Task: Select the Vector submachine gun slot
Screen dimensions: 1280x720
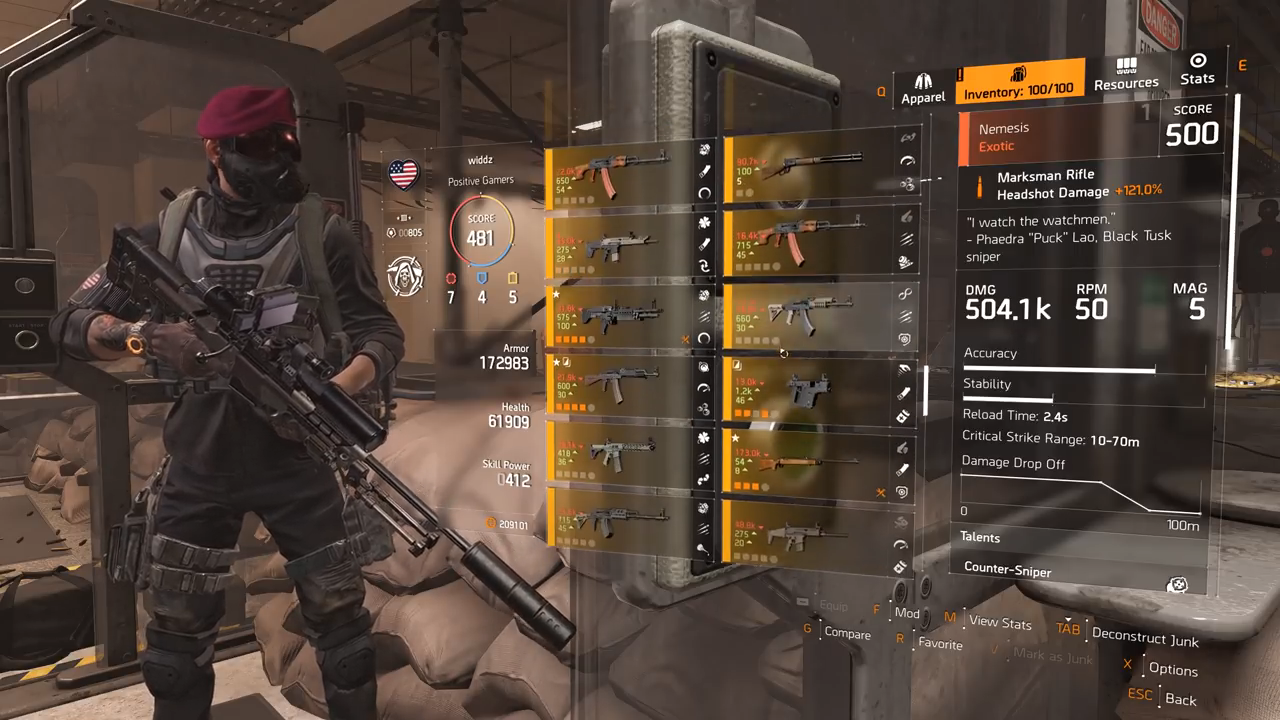Action: 806,391
